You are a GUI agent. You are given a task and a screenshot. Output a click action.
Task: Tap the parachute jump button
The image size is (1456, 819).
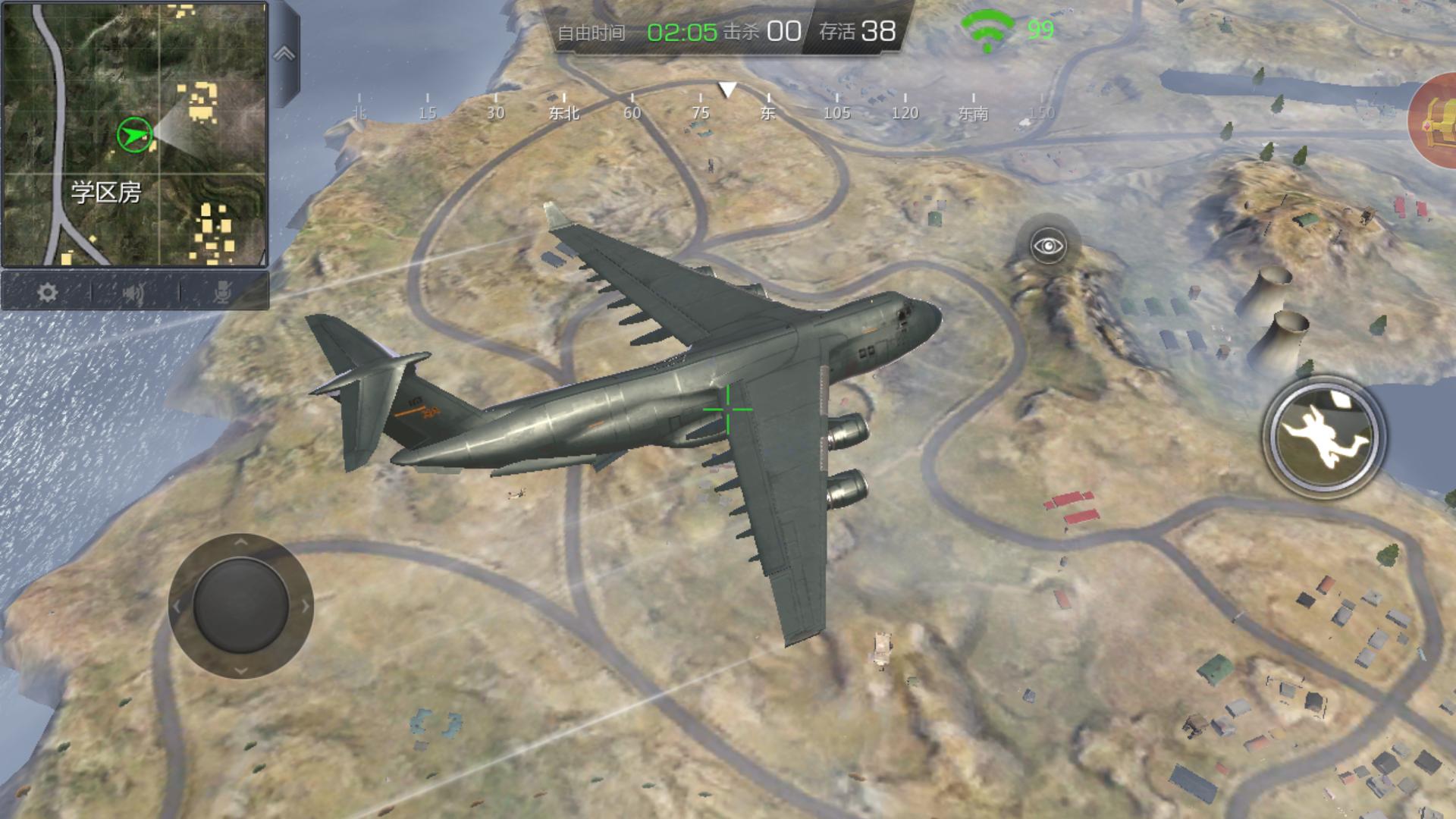1323,438
